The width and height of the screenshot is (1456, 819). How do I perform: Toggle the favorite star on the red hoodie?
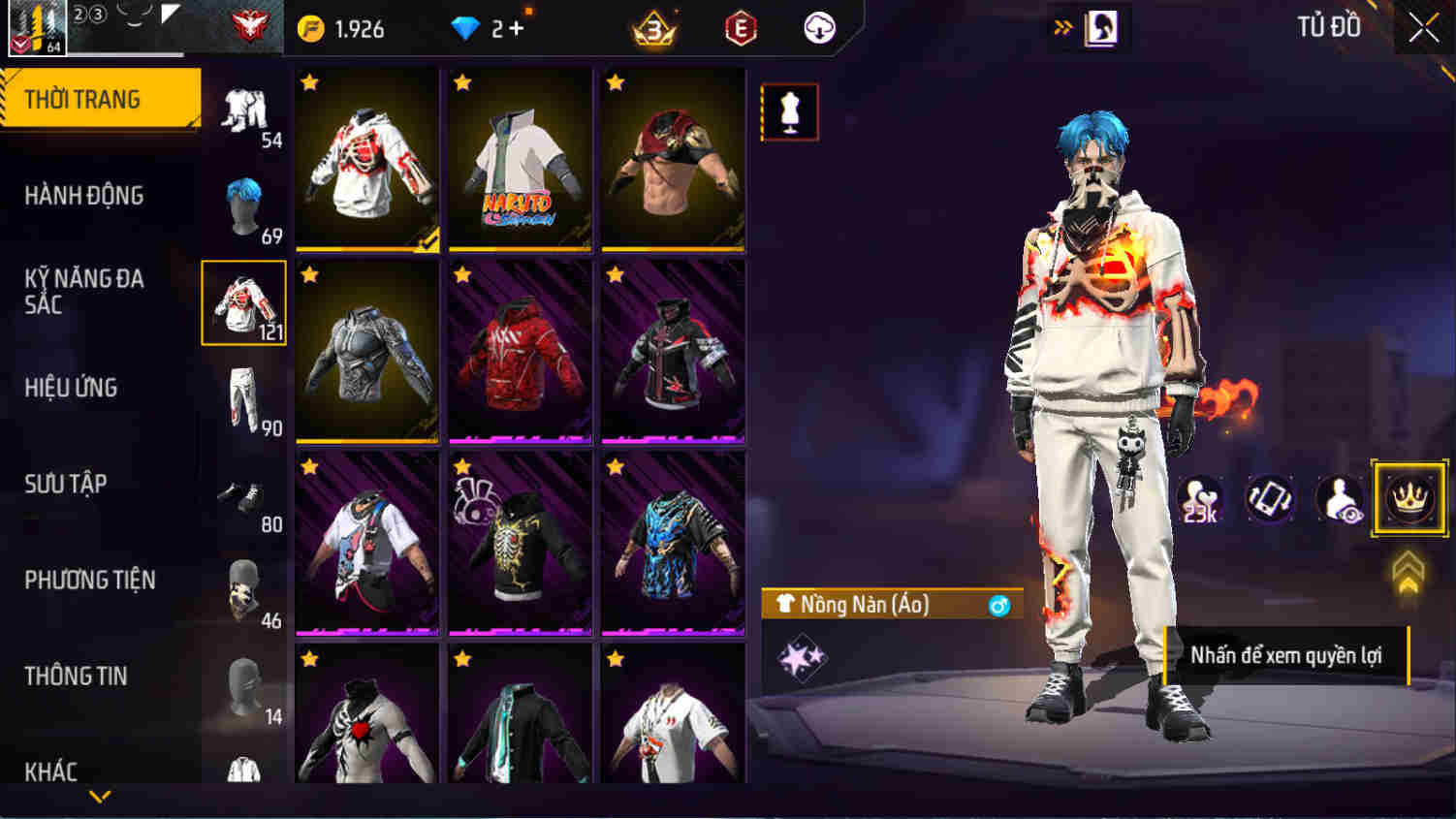(459, 274)
